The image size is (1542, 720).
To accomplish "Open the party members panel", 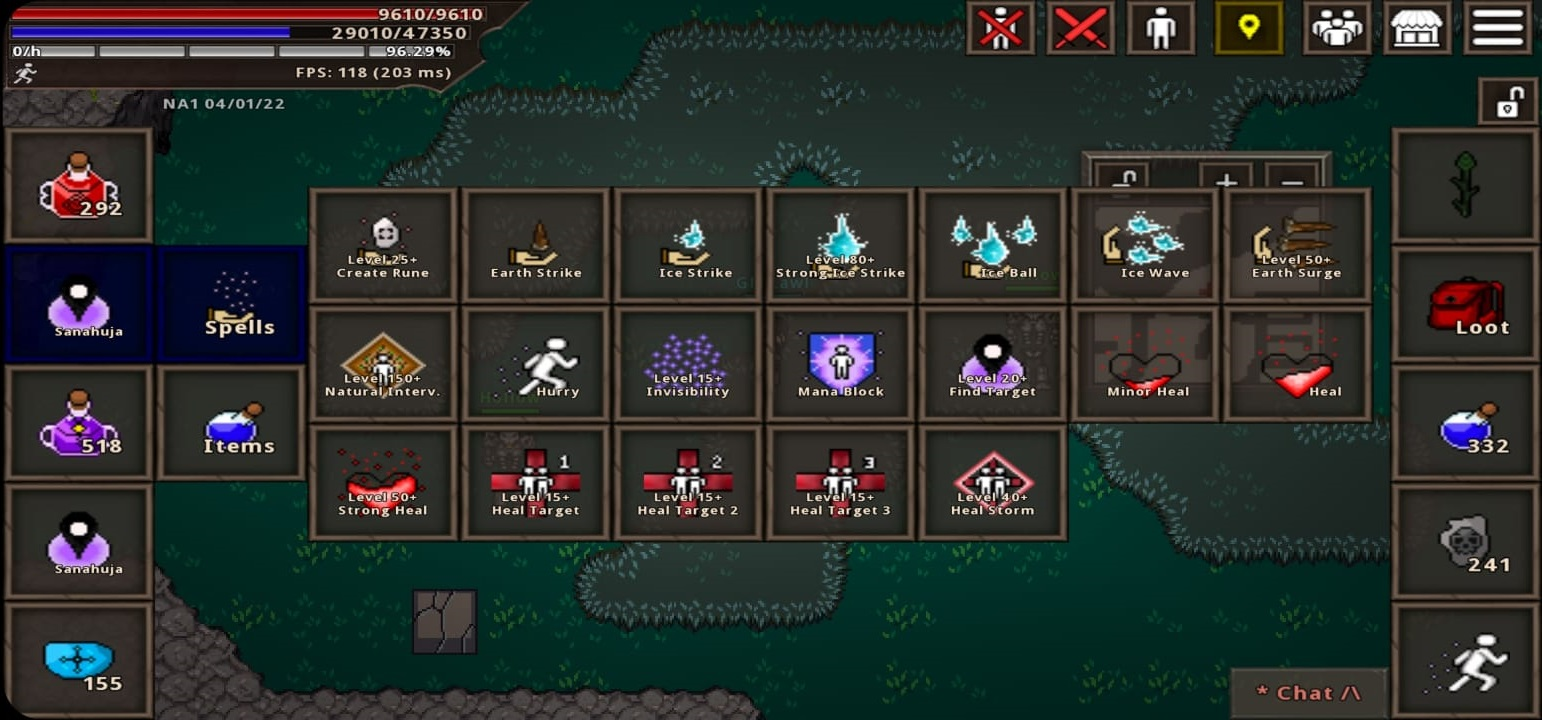I will [1336, 28].
